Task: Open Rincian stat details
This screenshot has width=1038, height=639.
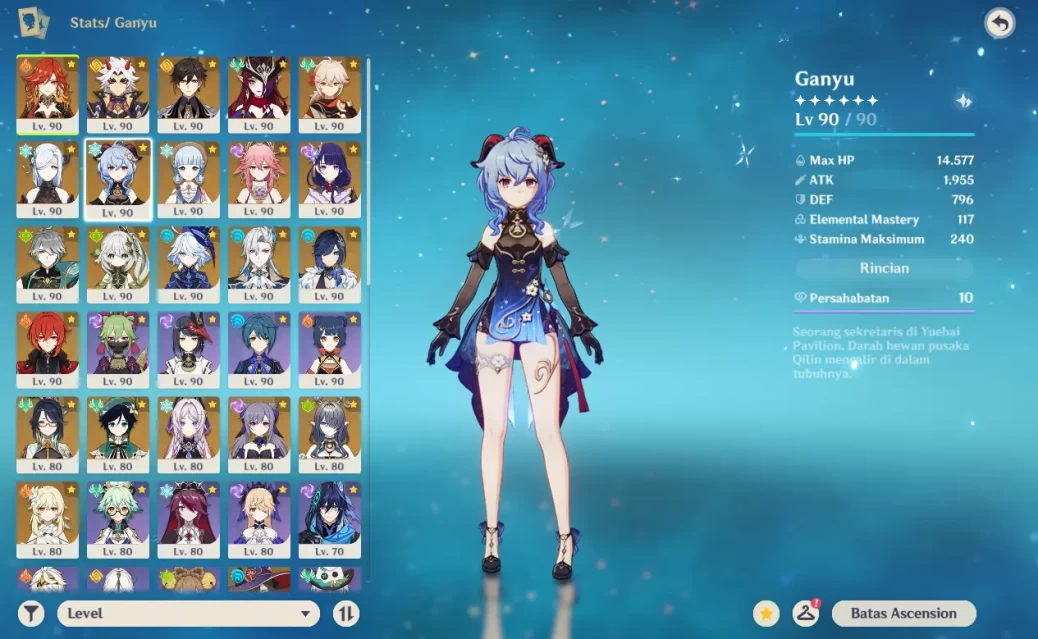Action: tap(884, 268)
